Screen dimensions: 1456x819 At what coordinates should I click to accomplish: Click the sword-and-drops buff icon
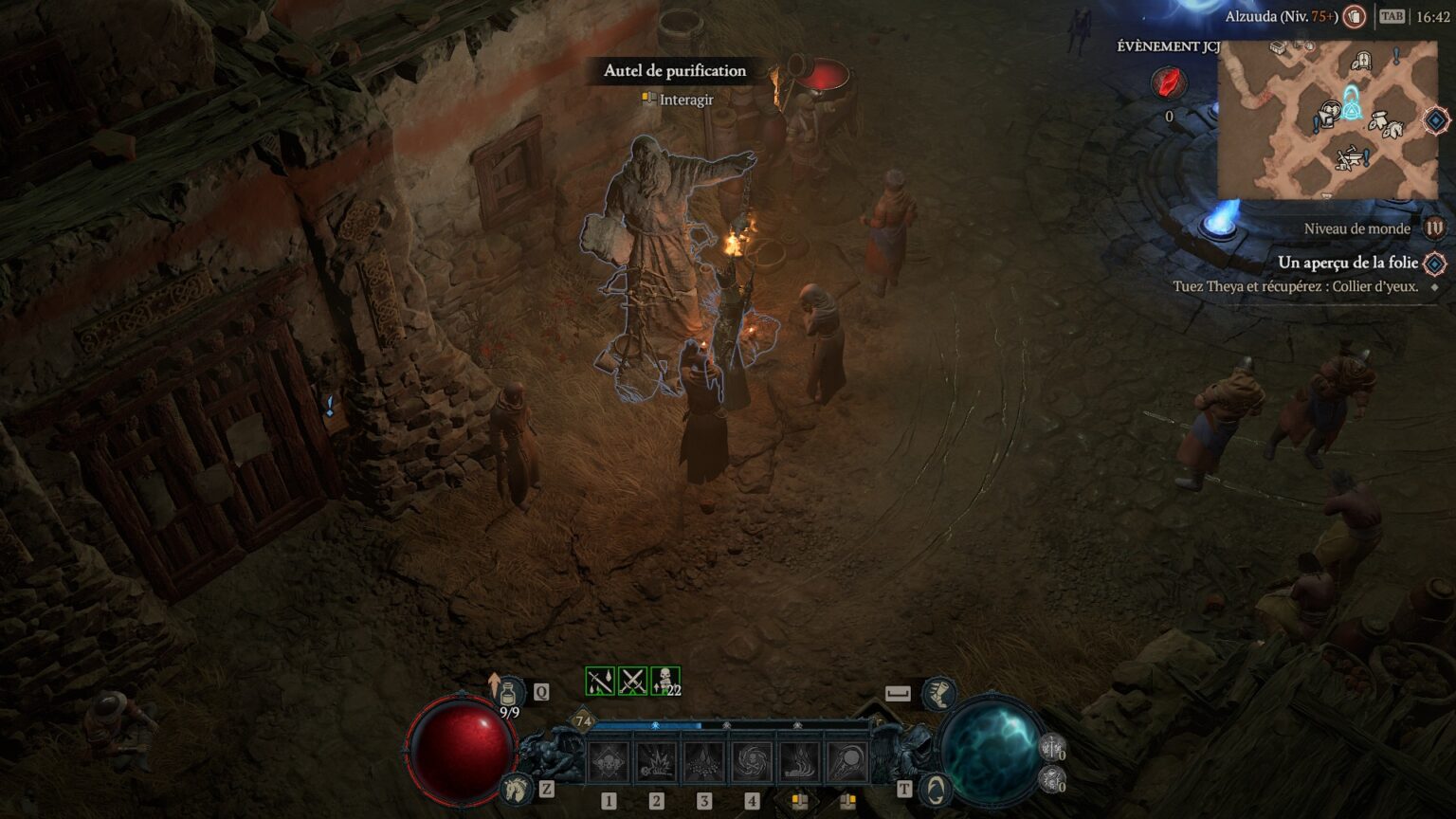coord(600,681)
